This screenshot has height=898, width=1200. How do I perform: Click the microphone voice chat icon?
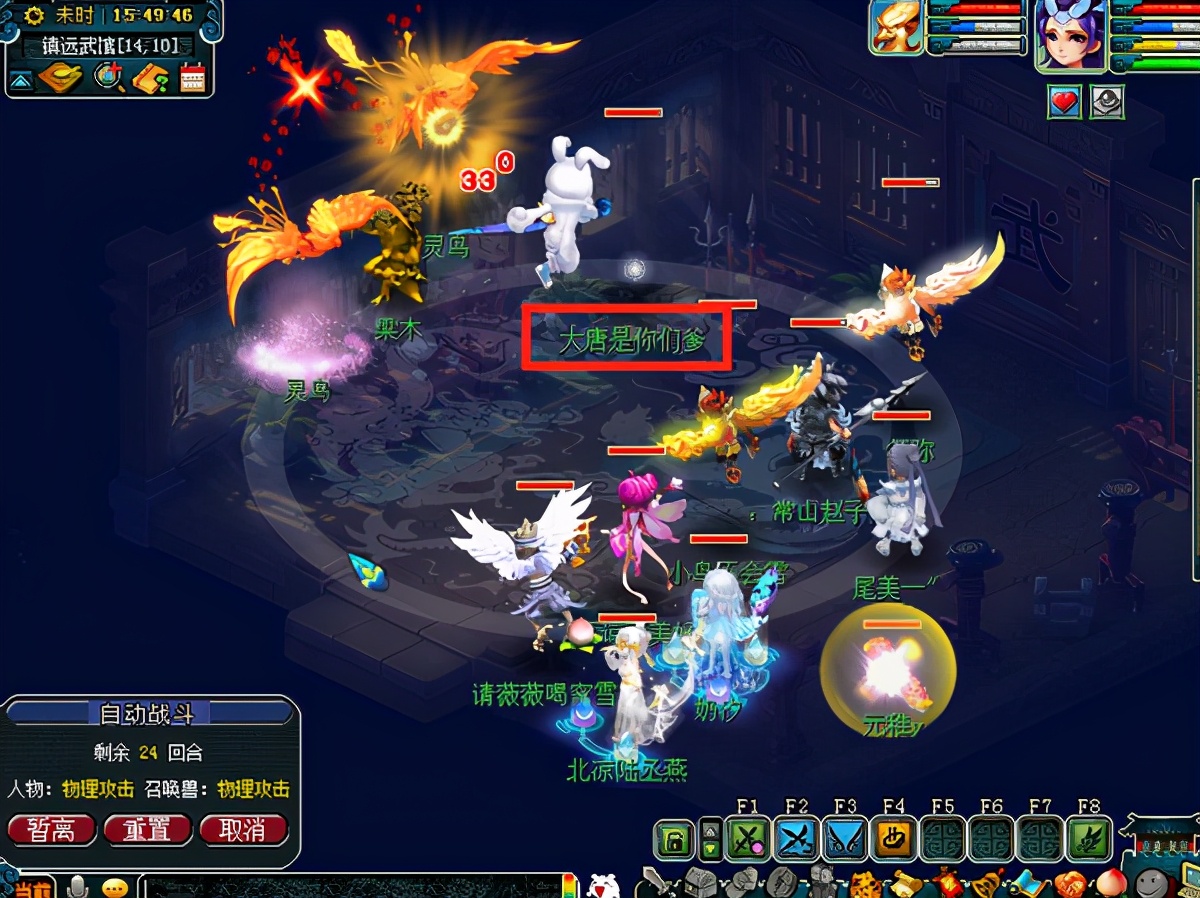pos(77,886)
